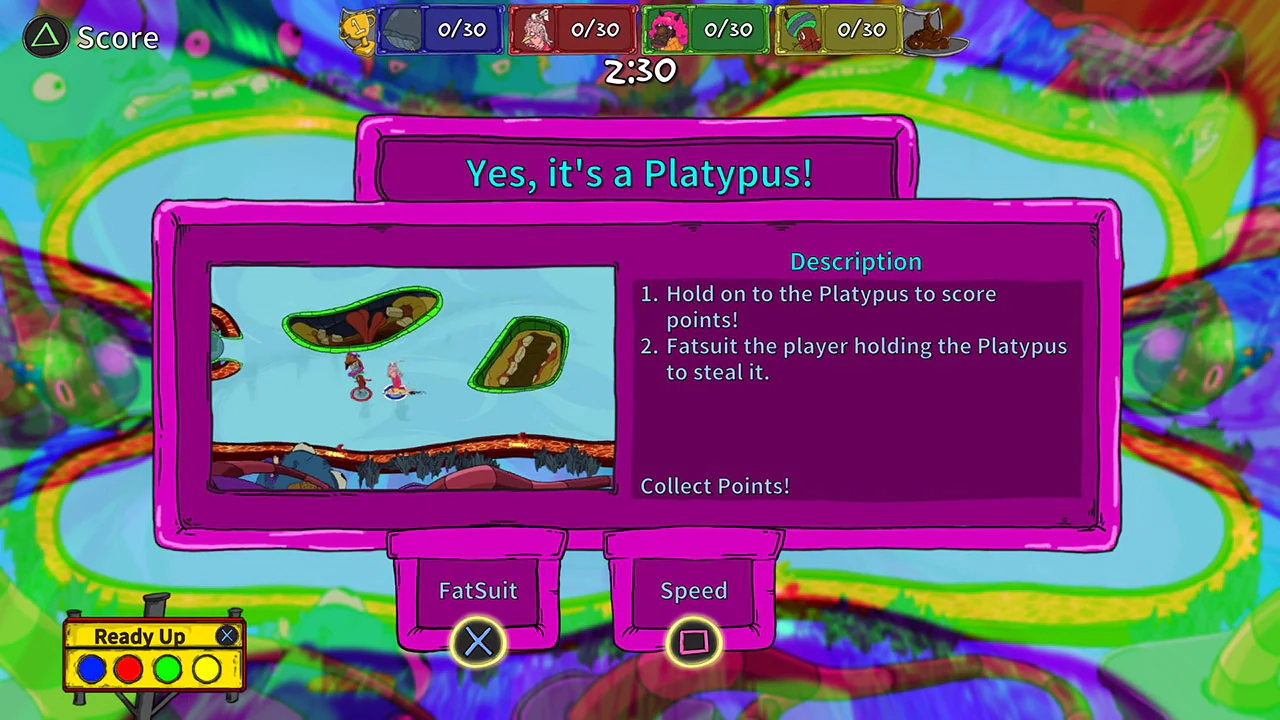Select the yellow player's beanie character portrait
1280x720 pixels.
800,30
